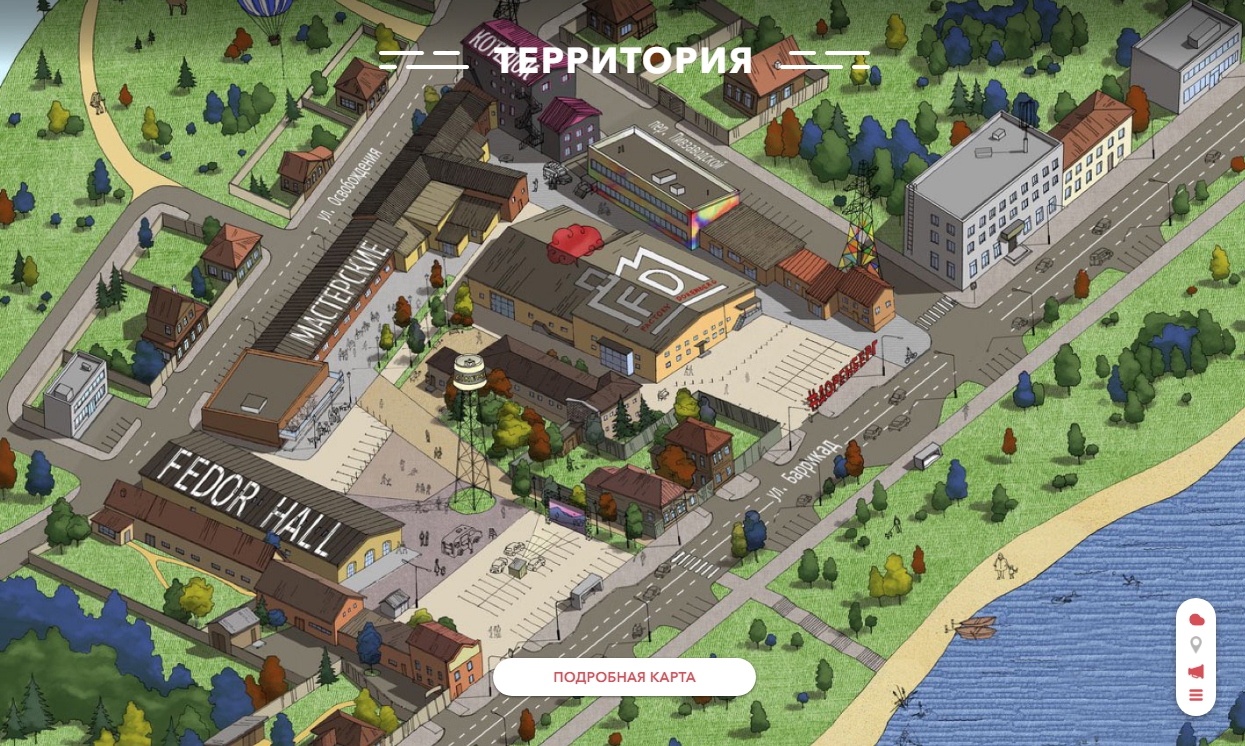Click the red cloud icon

click(x=1196, y=620)
